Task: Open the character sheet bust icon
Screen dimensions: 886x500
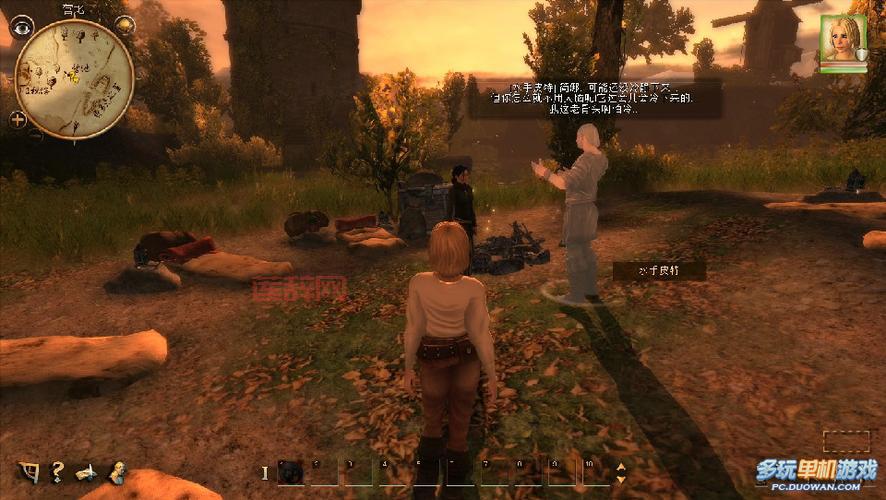Action: click(x=117, y=471)
